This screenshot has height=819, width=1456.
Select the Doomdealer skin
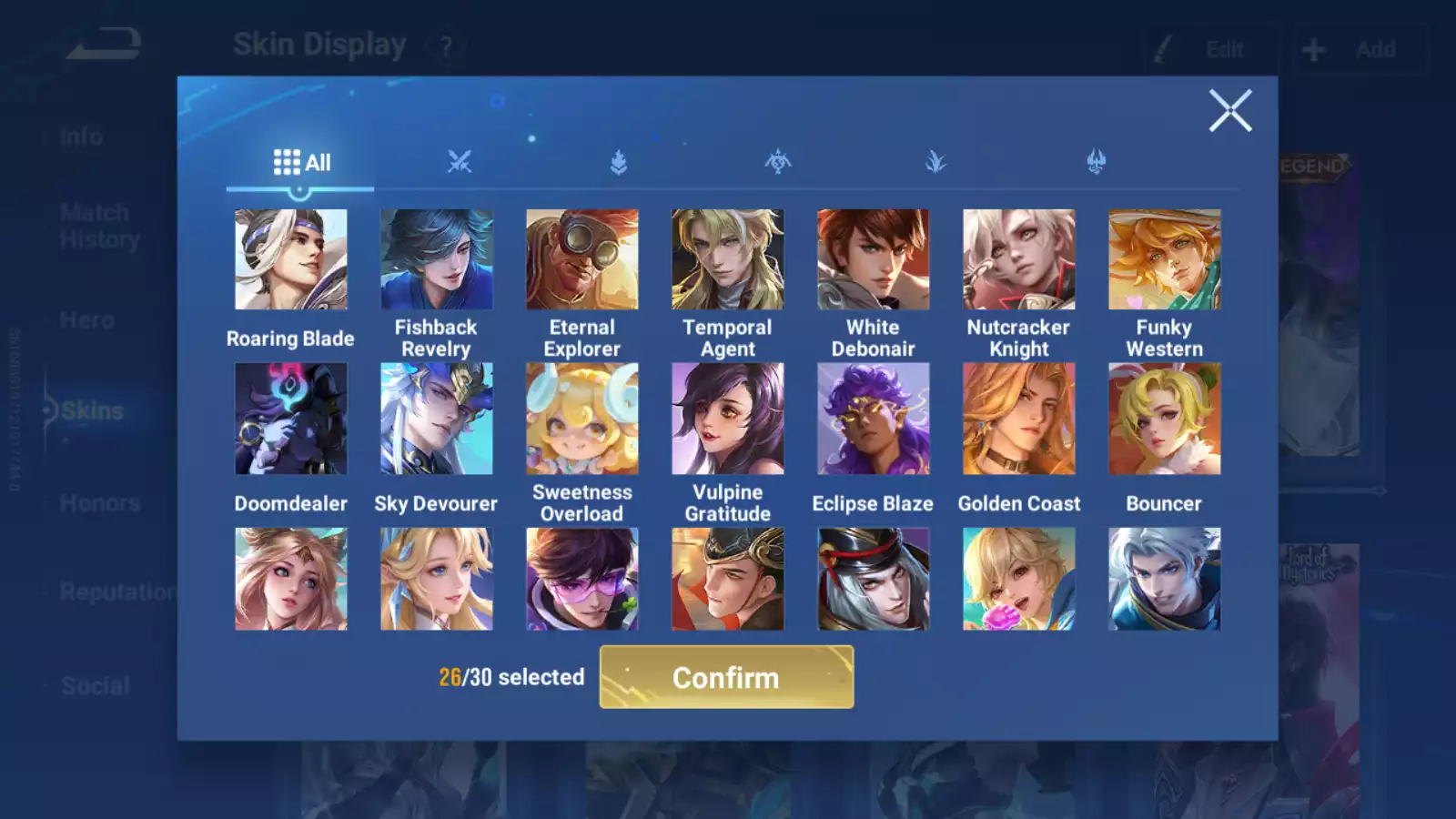(x=290, y=419)
